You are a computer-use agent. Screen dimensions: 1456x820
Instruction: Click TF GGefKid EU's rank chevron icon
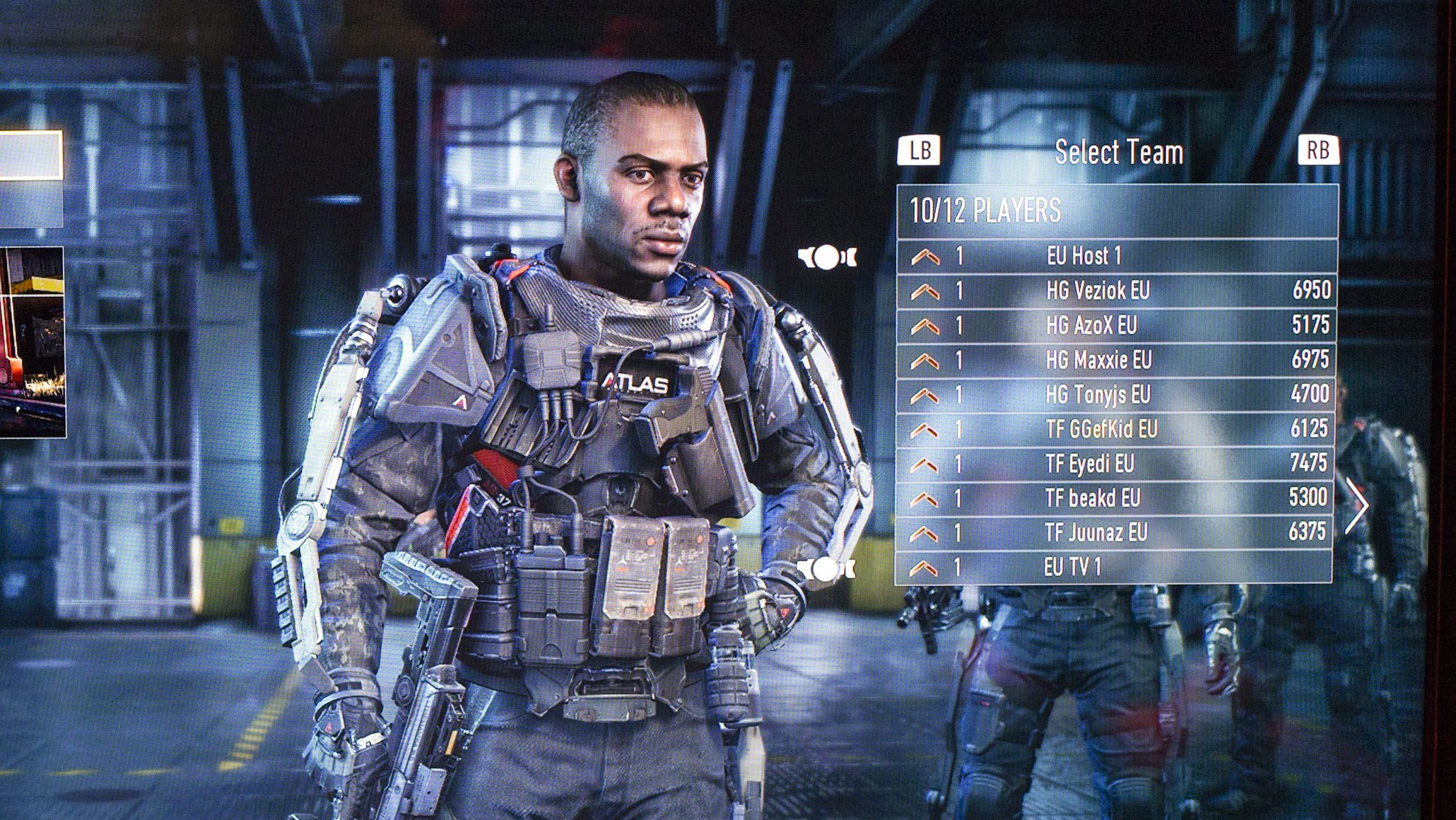tap(926, 430)
